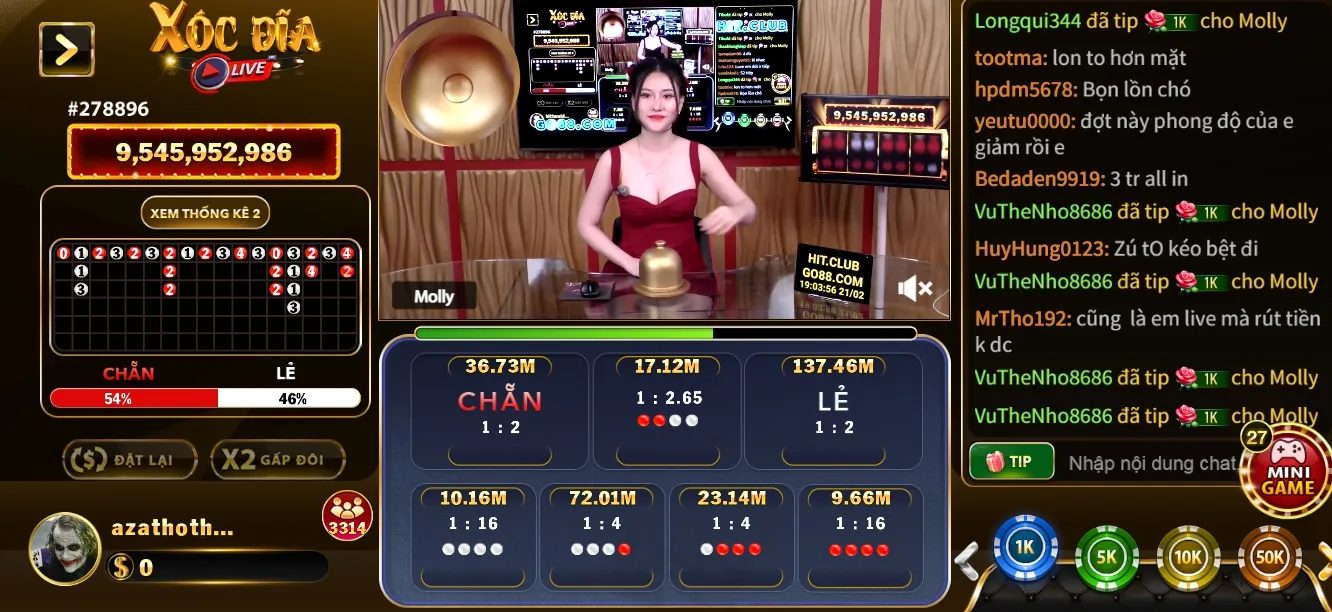Image resolution: width=1332 pixels, height=612 pixels.
Task: Bet on the Lẻ option
Action: coord(833,410)
